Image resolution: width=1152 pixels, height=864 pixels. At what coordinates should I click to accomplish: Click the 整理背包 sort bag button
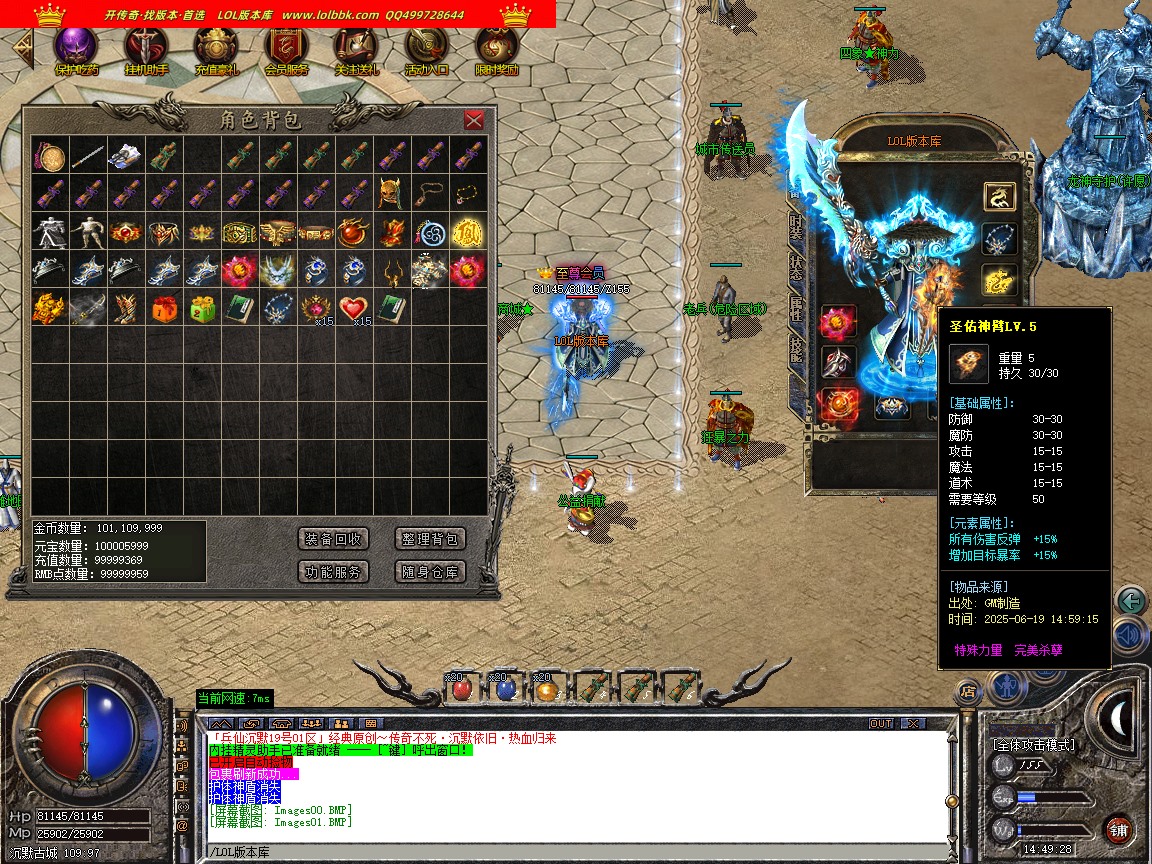point(430,539)
